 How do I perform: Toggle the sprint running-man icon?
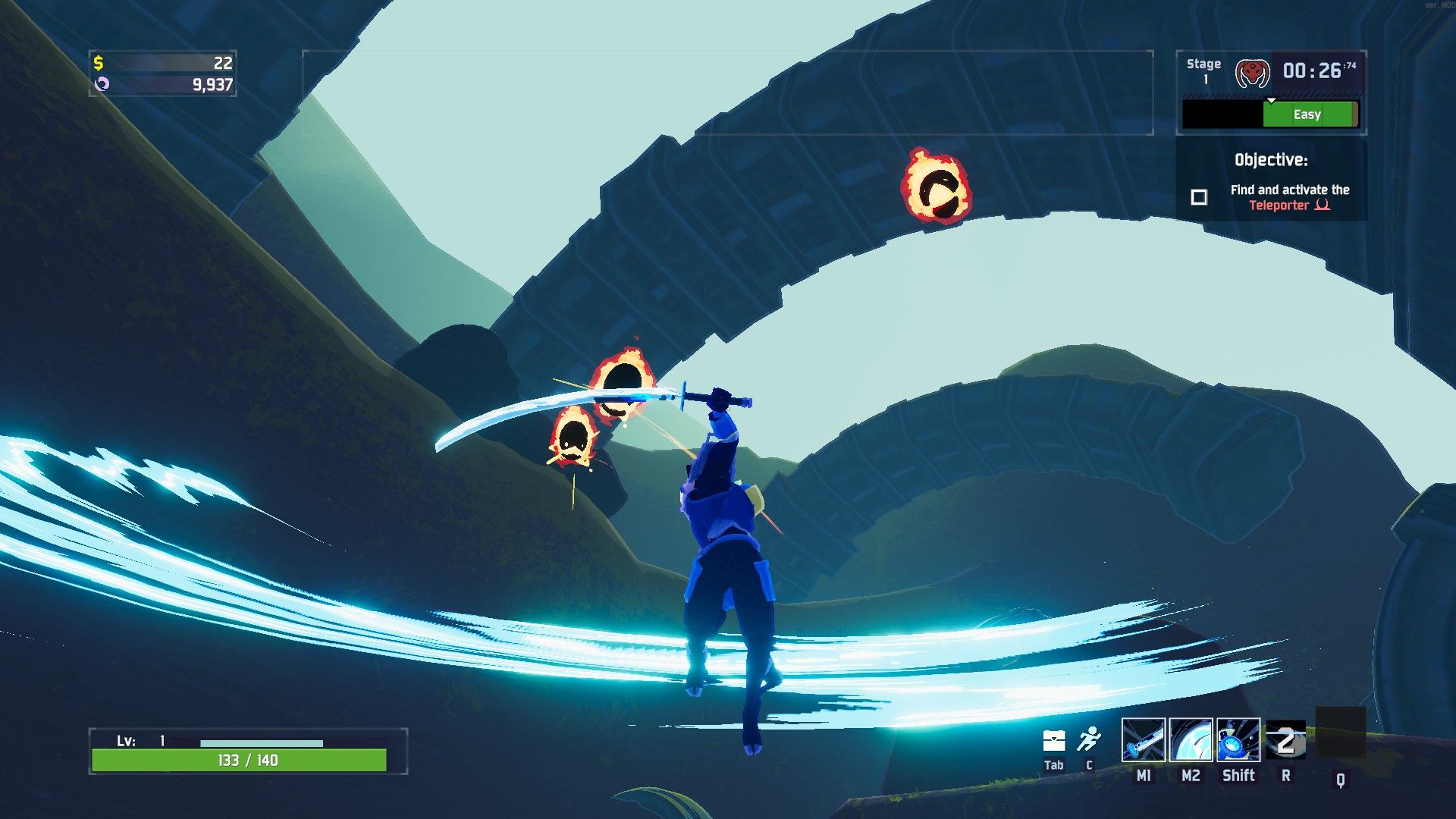tap(1089, 739)
